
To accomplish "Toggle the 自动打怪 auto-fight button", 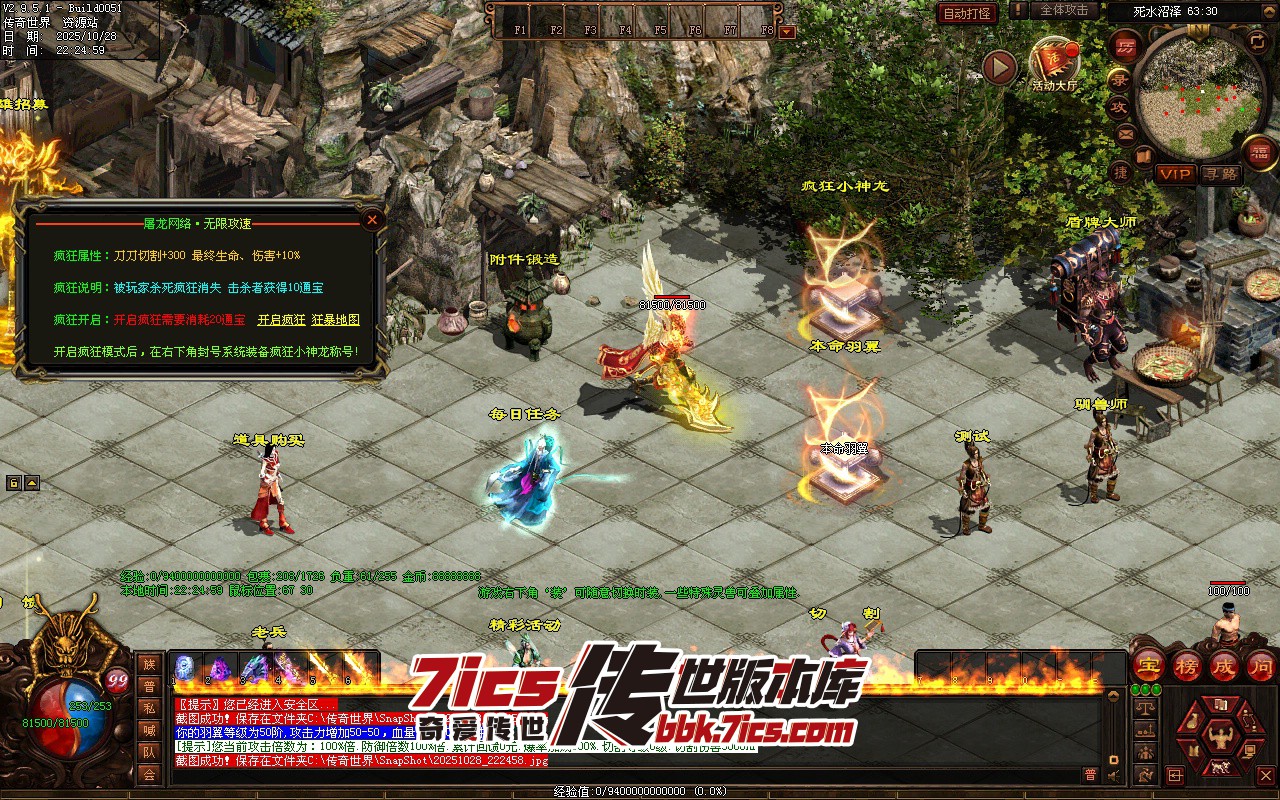I will point(967,13).
